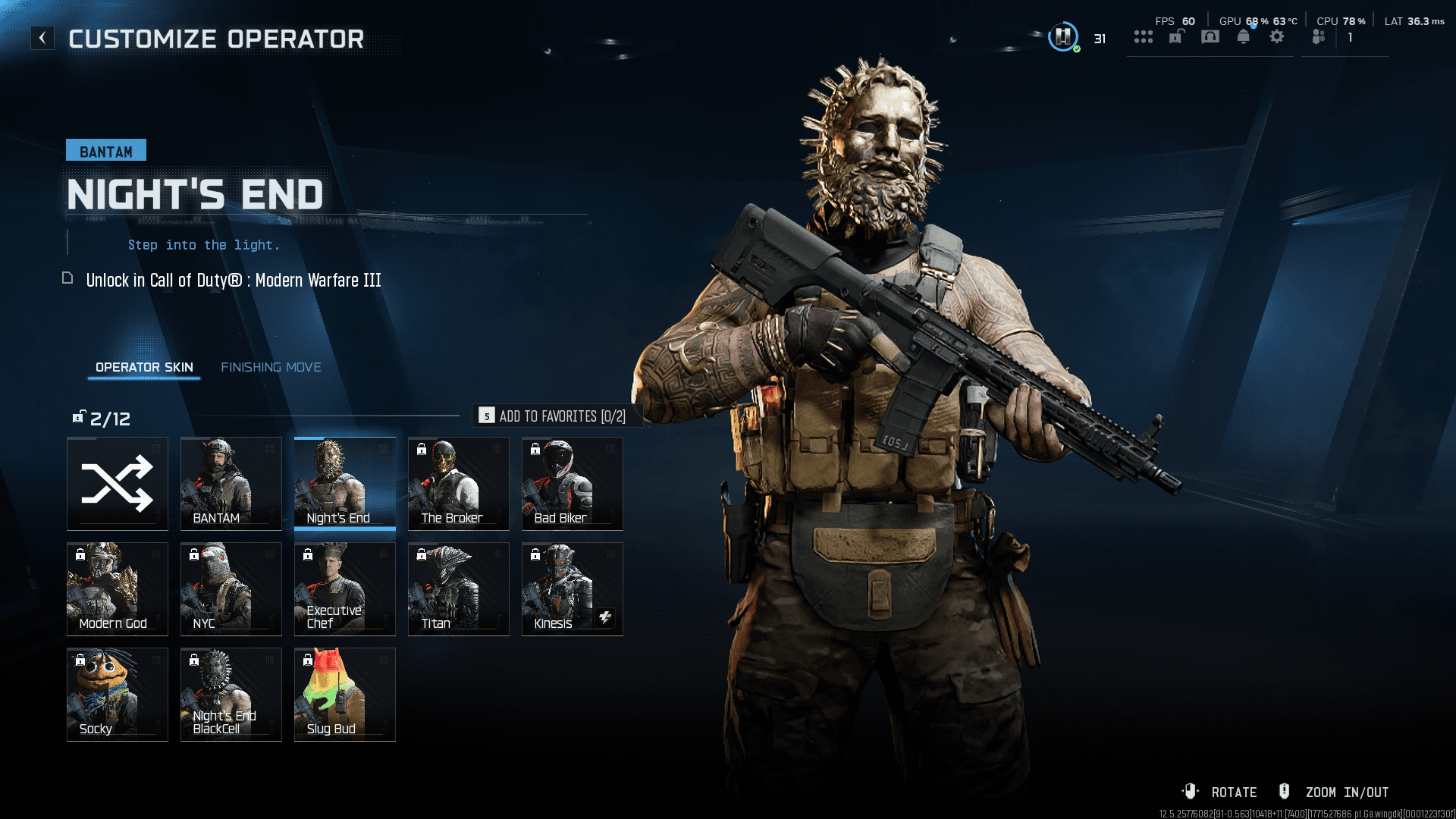This screenshot has height=819, width=1456.
Task: Open the settings gear icon
Action: [x=1277, y=37]
